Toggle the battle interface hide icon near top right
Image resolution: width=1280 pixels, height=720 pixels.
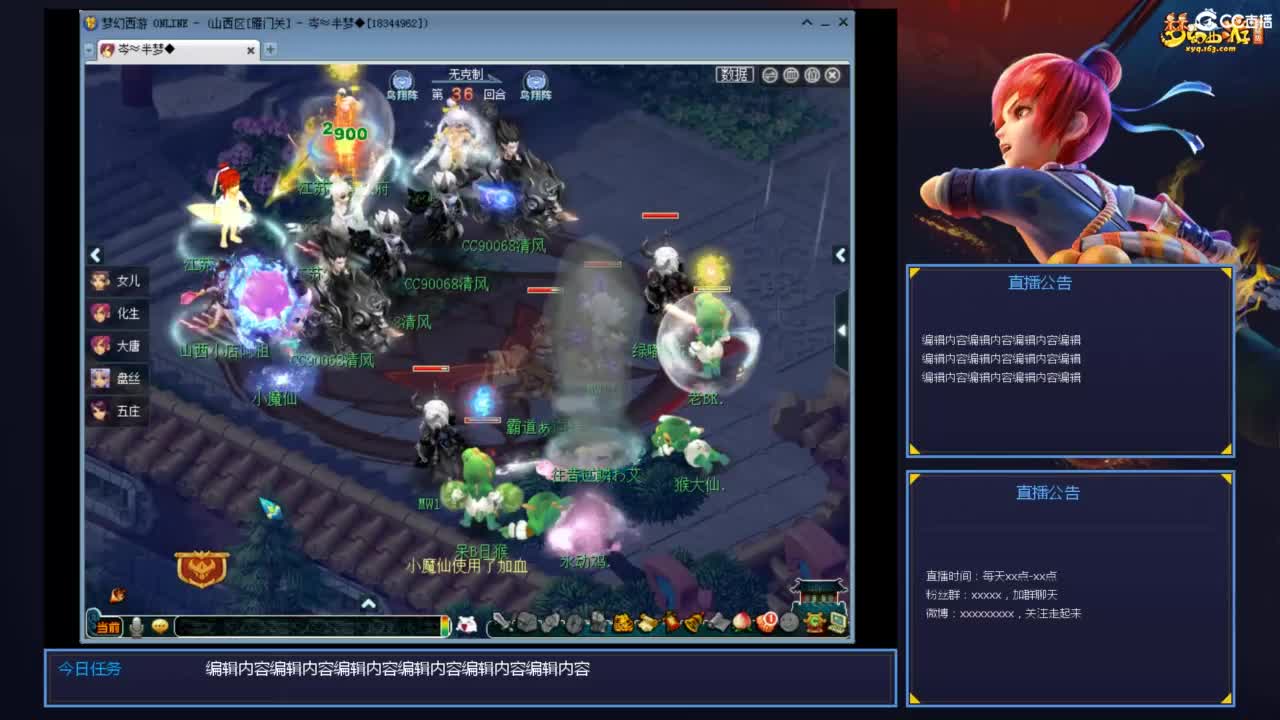811,76
